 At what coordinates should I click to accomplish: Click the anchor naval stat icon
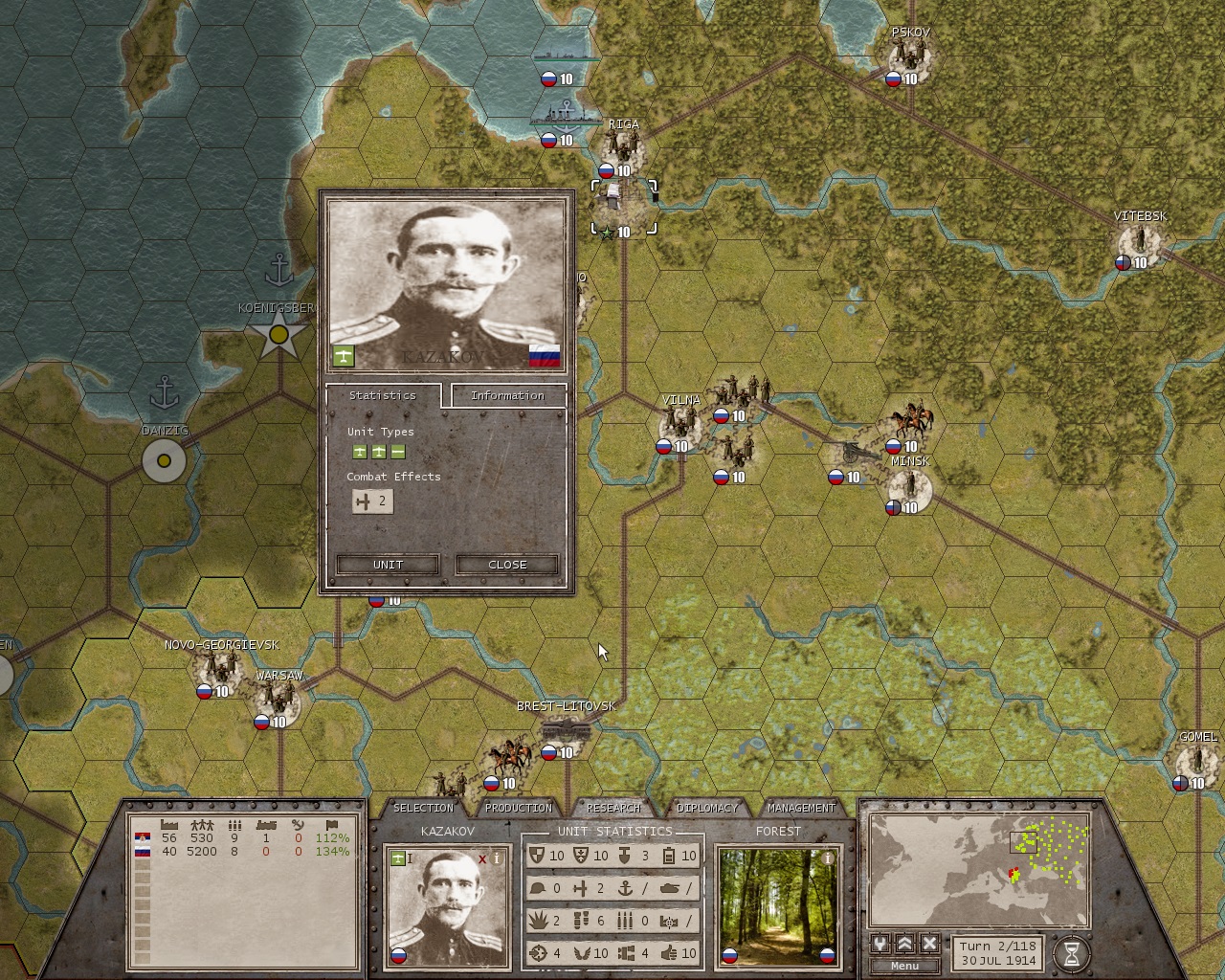click(x=628, y=888)
